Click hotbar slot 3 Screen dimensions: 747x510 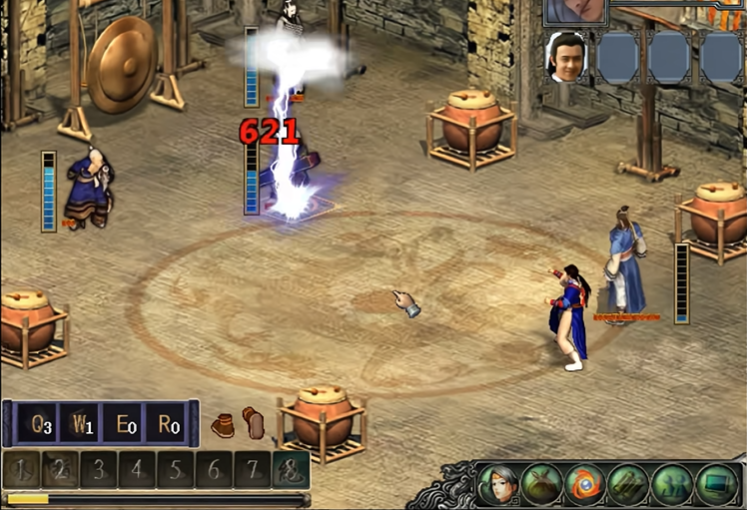click(99, 469)
